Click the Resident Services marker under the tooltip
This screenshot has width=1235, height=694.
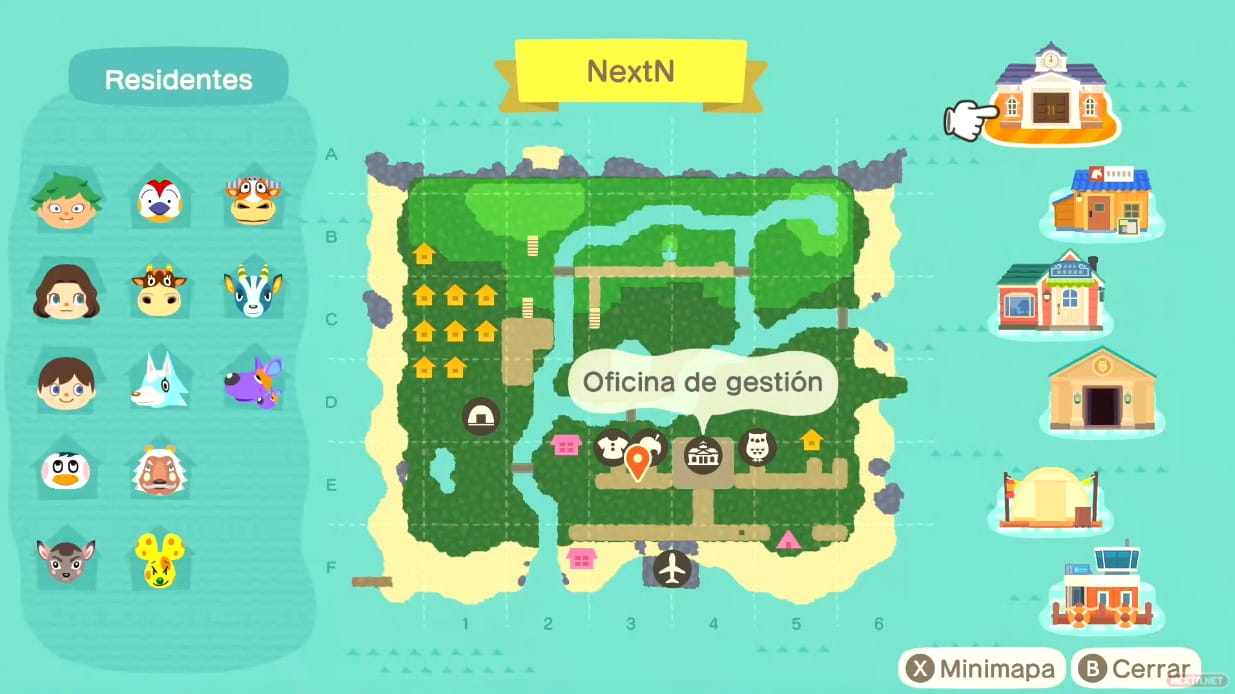702,455
